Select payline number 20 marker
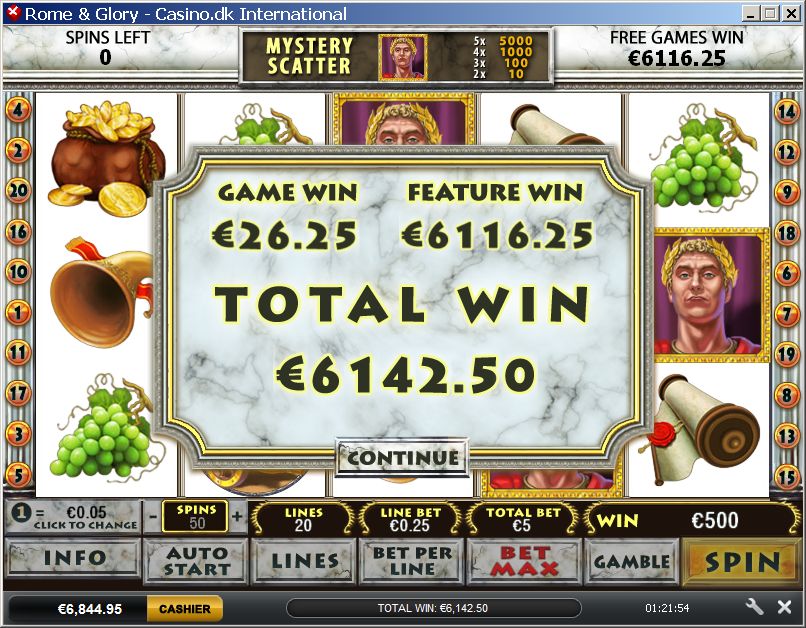This screenshot has width=806, height=628. (18, 190)
